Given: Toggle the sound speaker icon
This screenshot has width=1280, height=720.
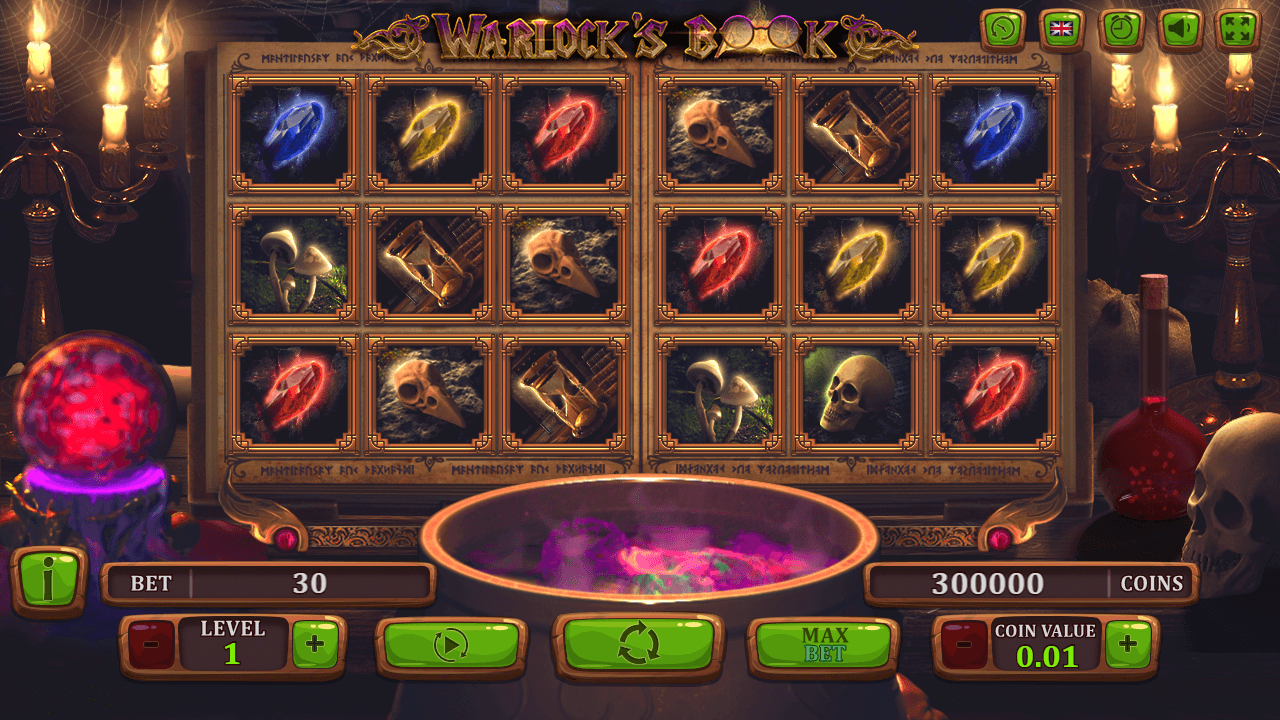Looking at the screenshot, I should coord(1180,30).
